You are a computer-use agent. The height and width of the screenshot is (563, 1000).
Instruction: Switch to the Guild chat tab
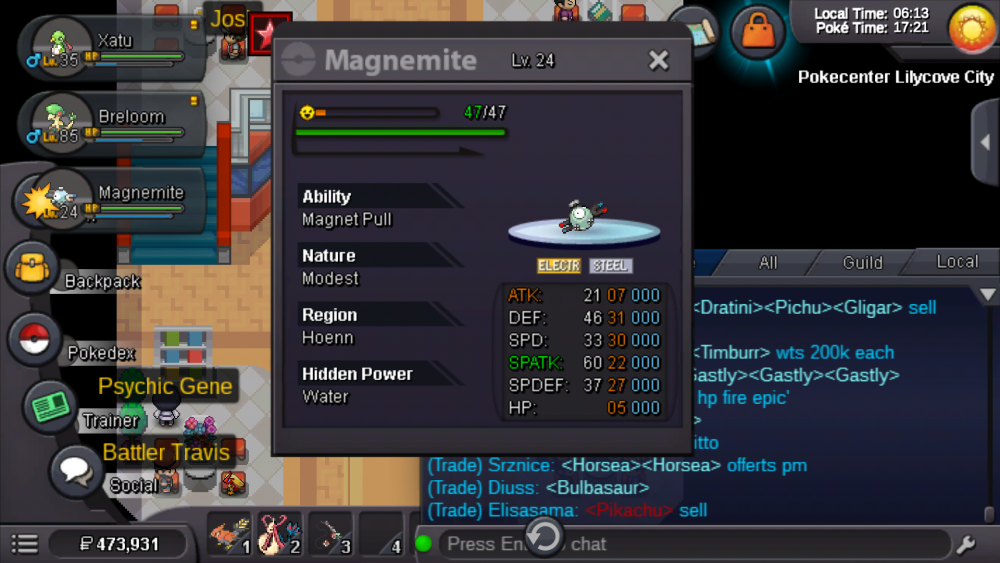(862, 263)
